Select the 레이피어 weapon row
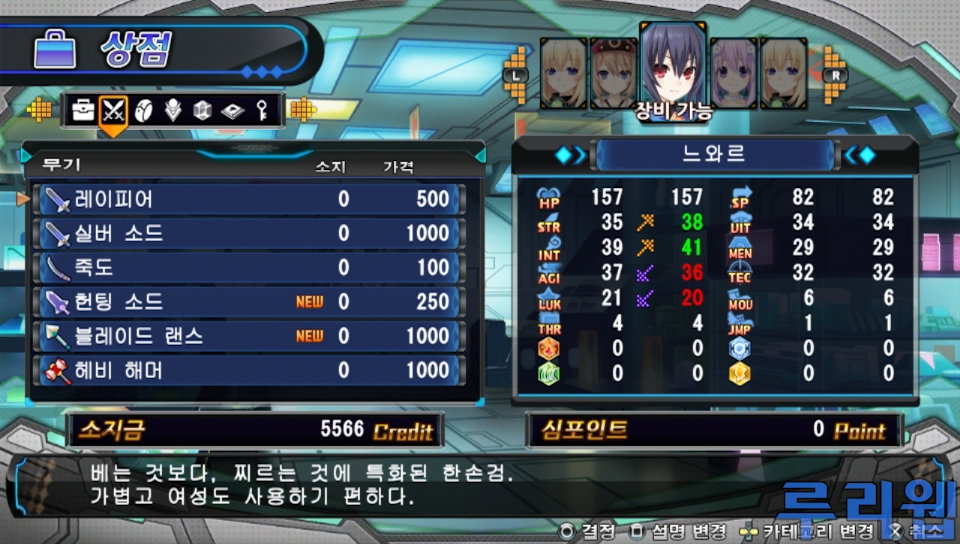 248,199
